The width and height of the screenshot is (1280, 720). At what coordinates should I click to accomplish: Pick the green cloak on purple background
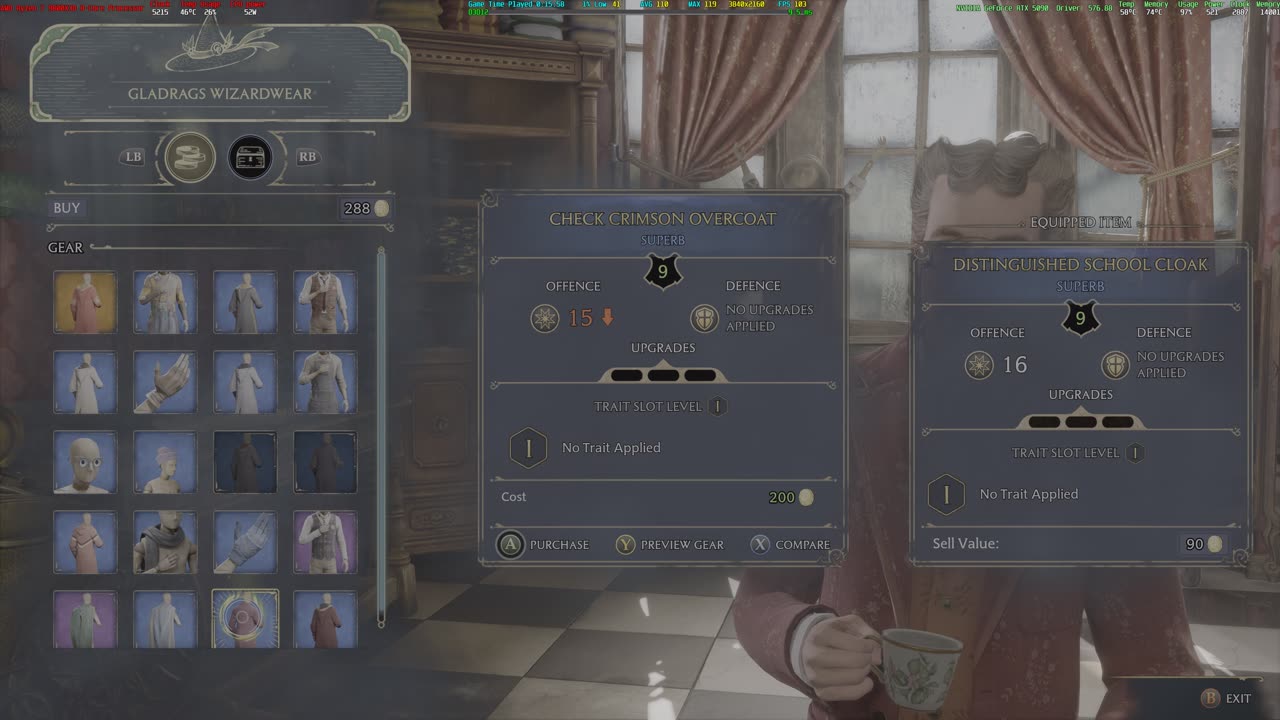85,619
